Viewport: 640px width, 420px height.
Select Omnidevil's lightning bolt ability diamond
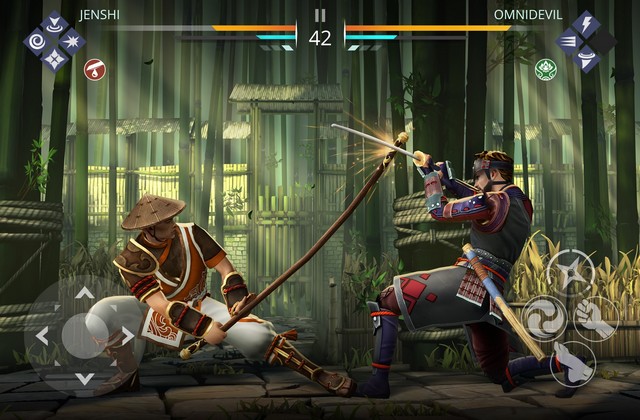(x=584, y=24)
